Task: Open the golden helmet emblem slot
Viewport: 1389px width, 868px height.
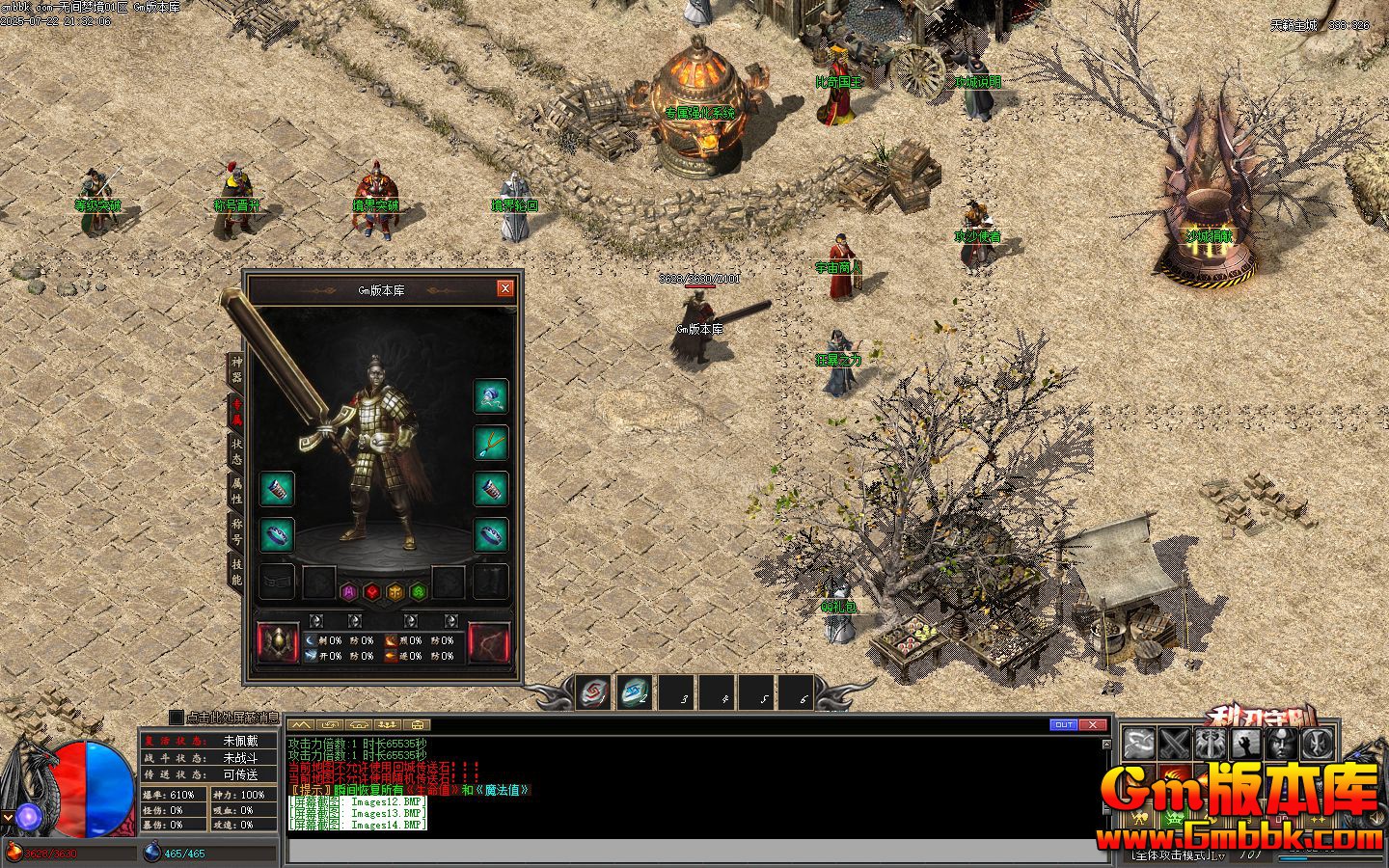Action: point(278,643)
